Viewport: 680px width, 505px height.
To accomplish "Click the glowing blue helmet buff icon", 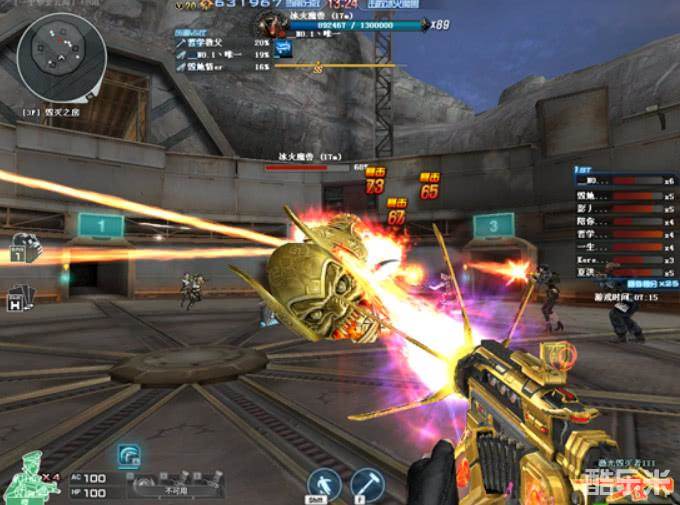I will [x=129, y=455].
